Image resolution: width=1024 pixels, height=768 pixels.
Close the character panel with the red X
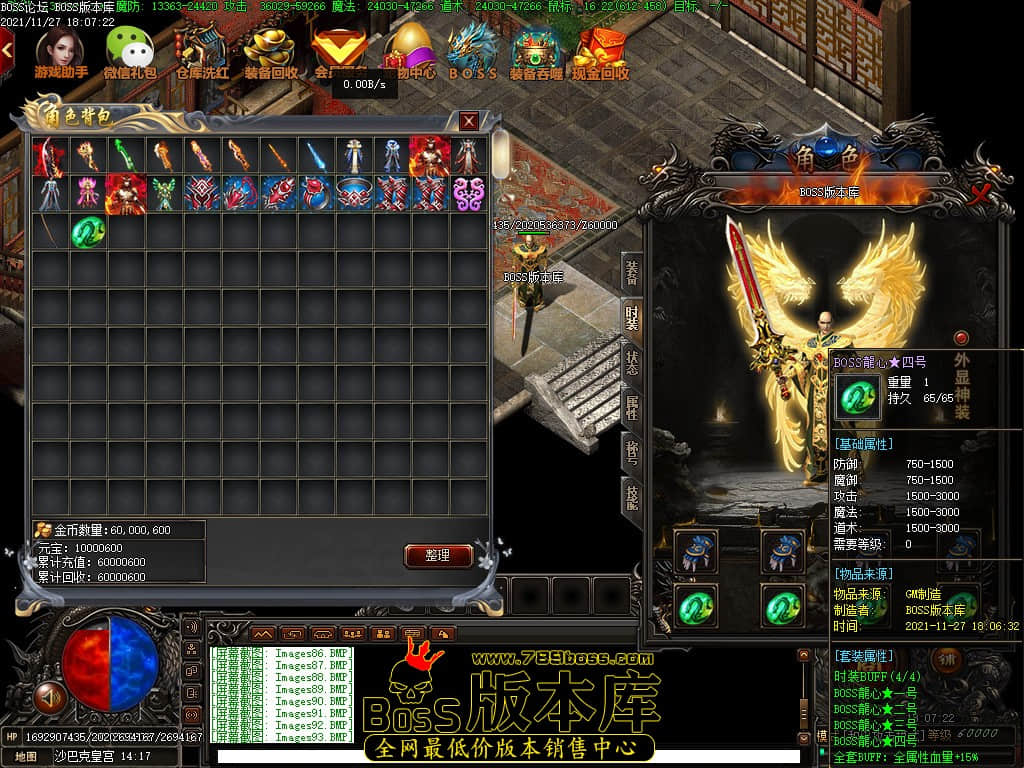(981, 192)
